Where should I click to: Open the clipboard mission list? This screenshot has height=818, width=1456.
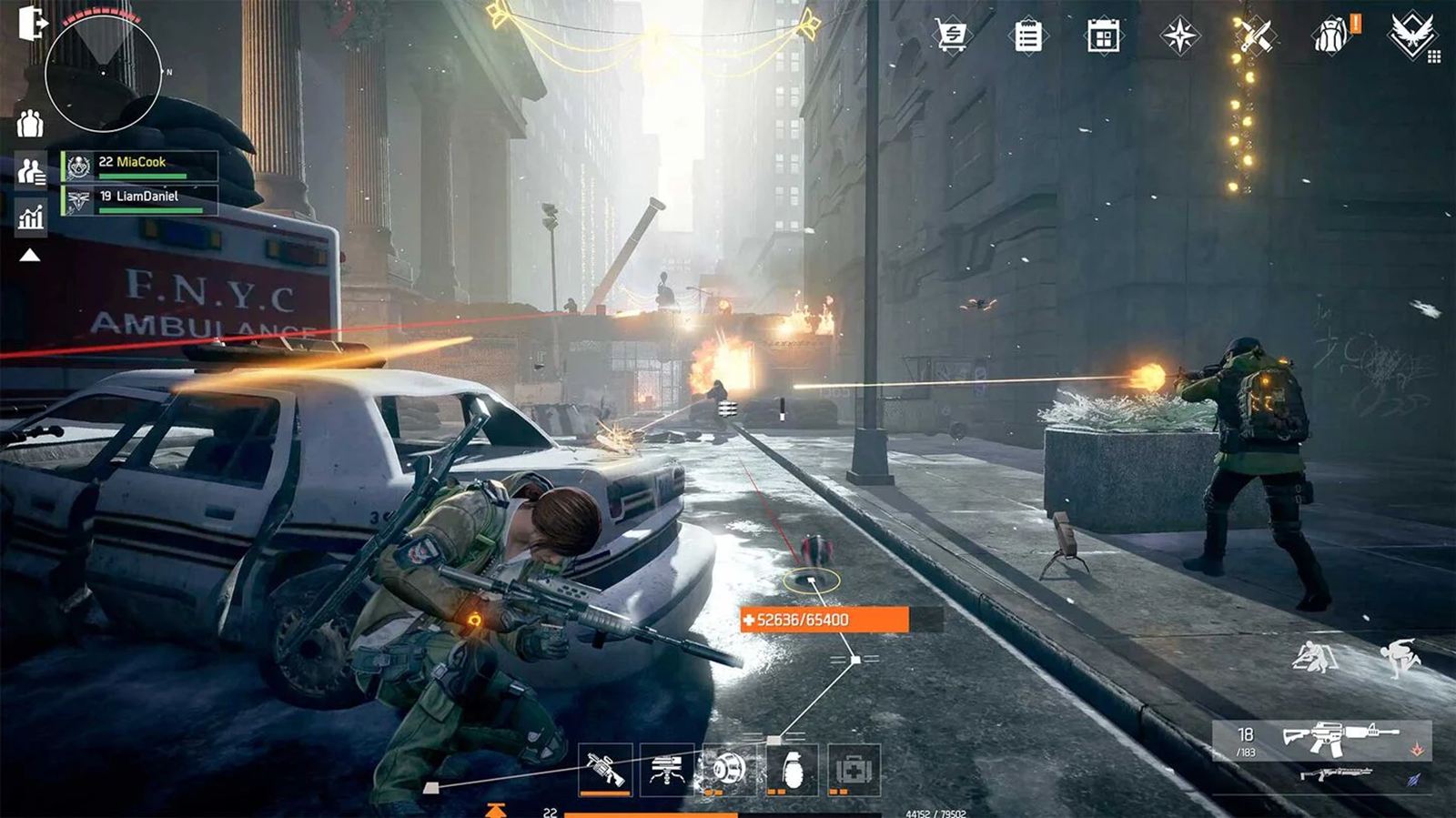1027,36
